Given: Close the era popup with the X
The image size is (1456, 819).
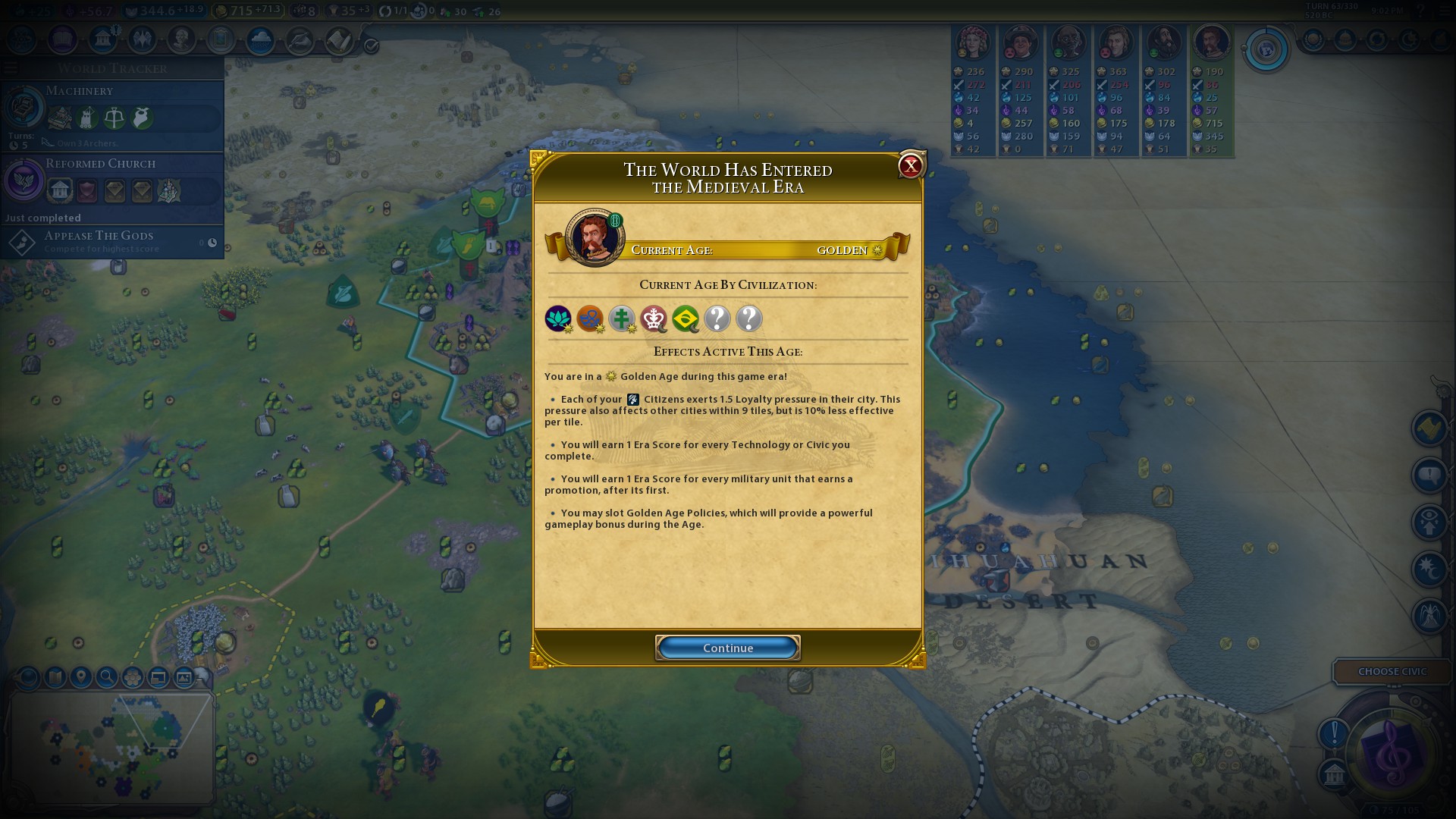Looking at the screenshot, I should pos(910,166).
